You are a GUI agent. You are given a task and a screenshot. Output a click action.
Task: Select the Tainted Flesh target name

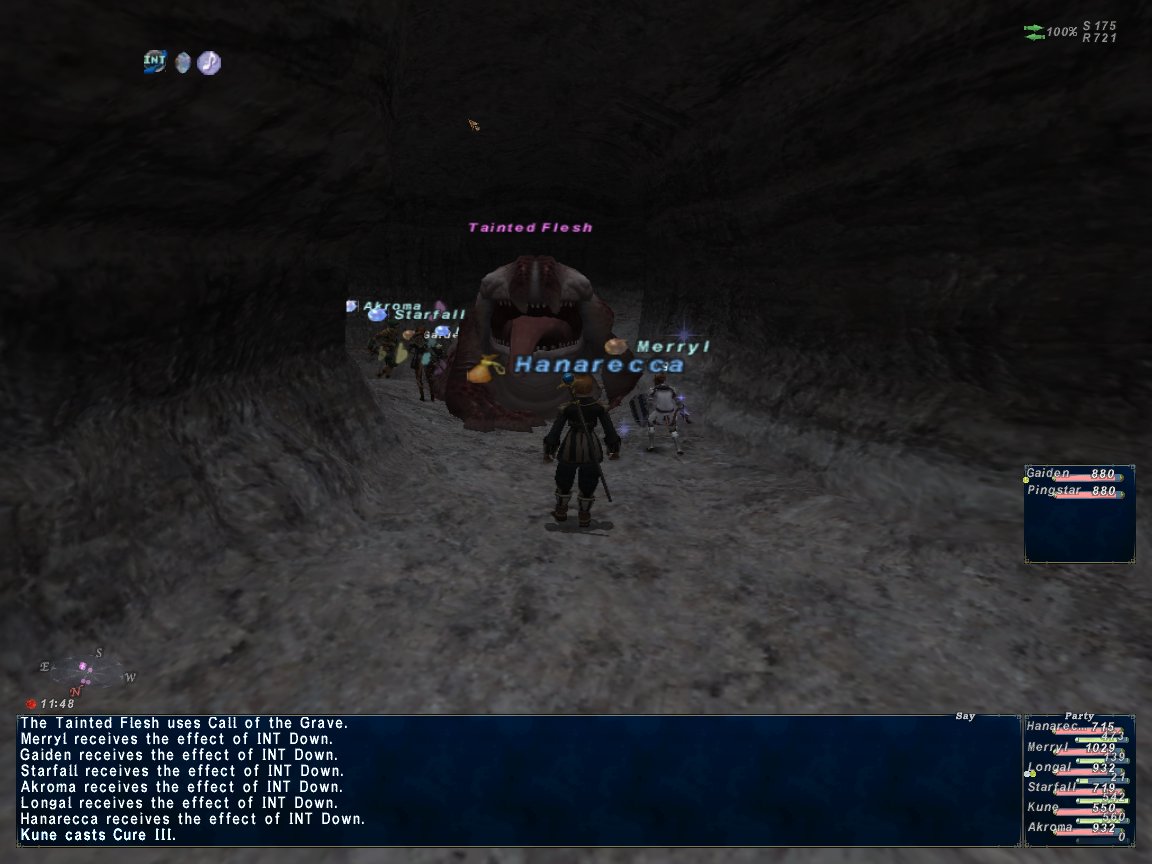click(x=530, y=228)
